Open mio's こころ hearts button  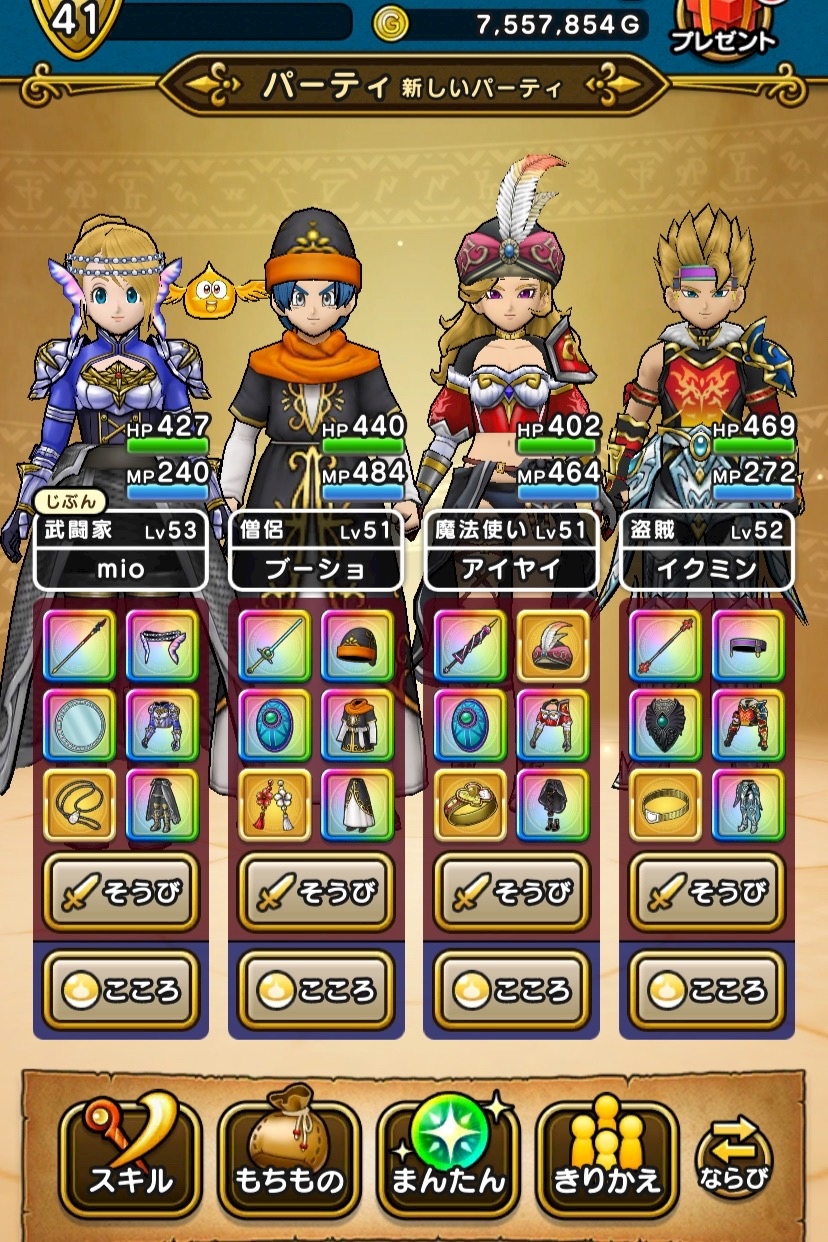click(120, 989)
